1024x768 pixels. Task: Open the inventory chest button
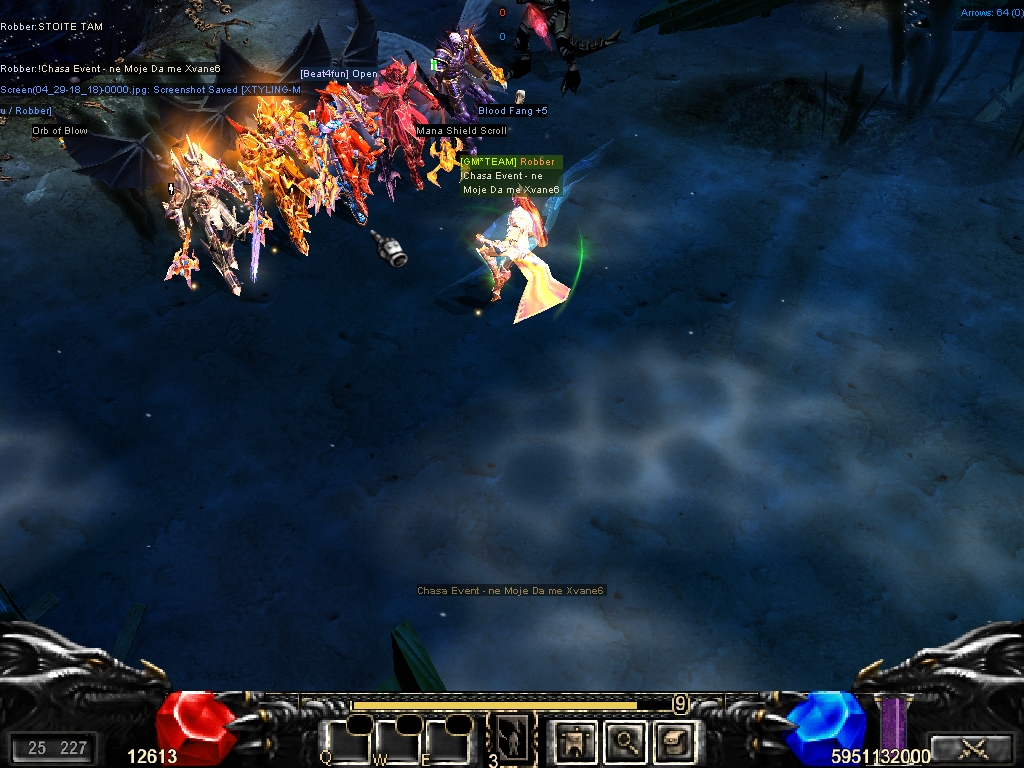[673, 741]
